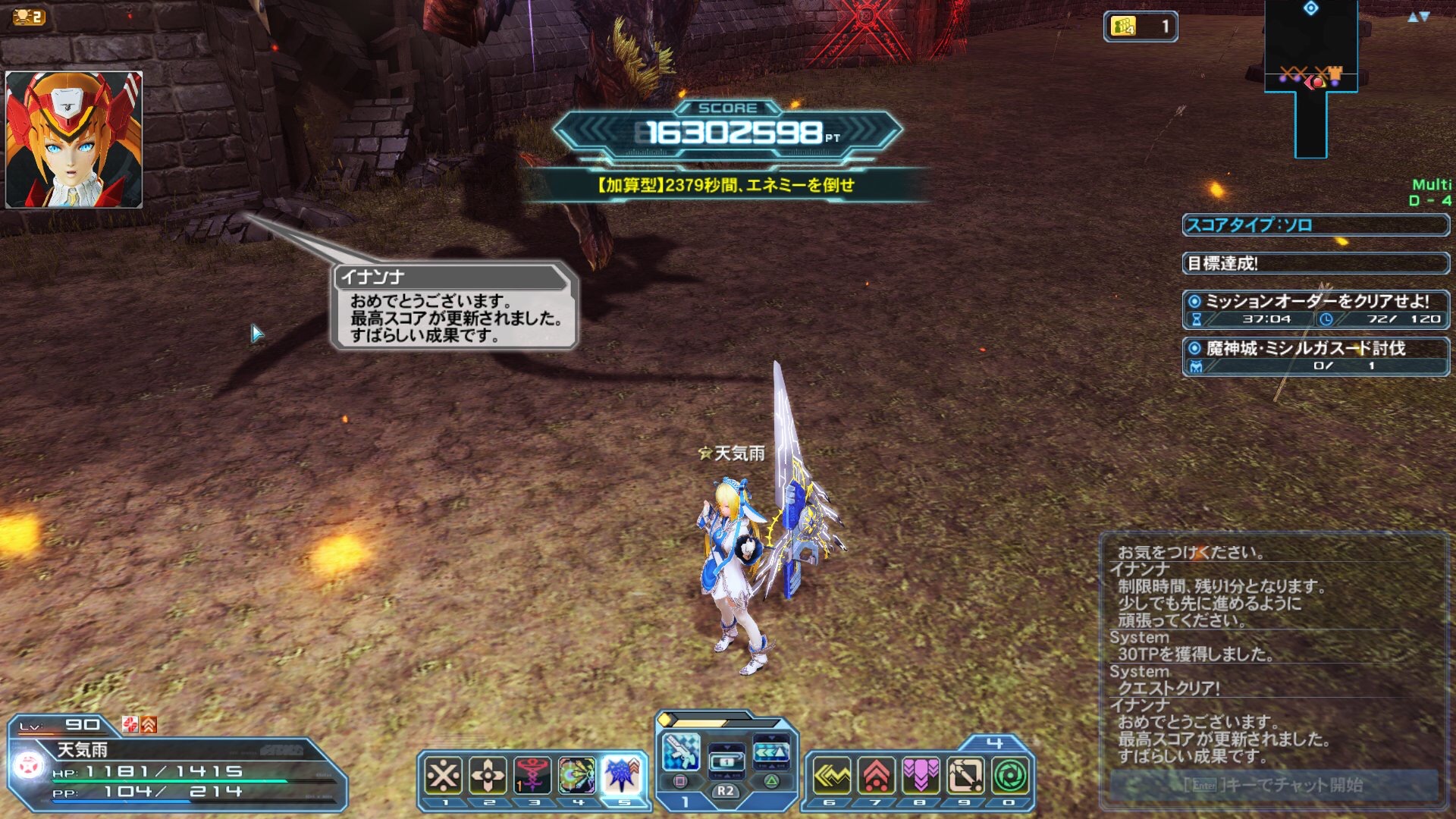Viewport: 1456px width, 819px height.
Task: Activate the highlighted blue spiky skill
Action: 623,774
